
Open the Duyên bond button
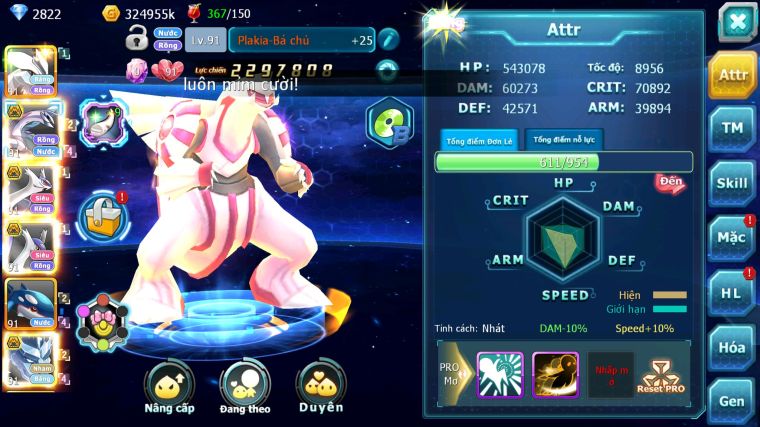pos(320,388)
